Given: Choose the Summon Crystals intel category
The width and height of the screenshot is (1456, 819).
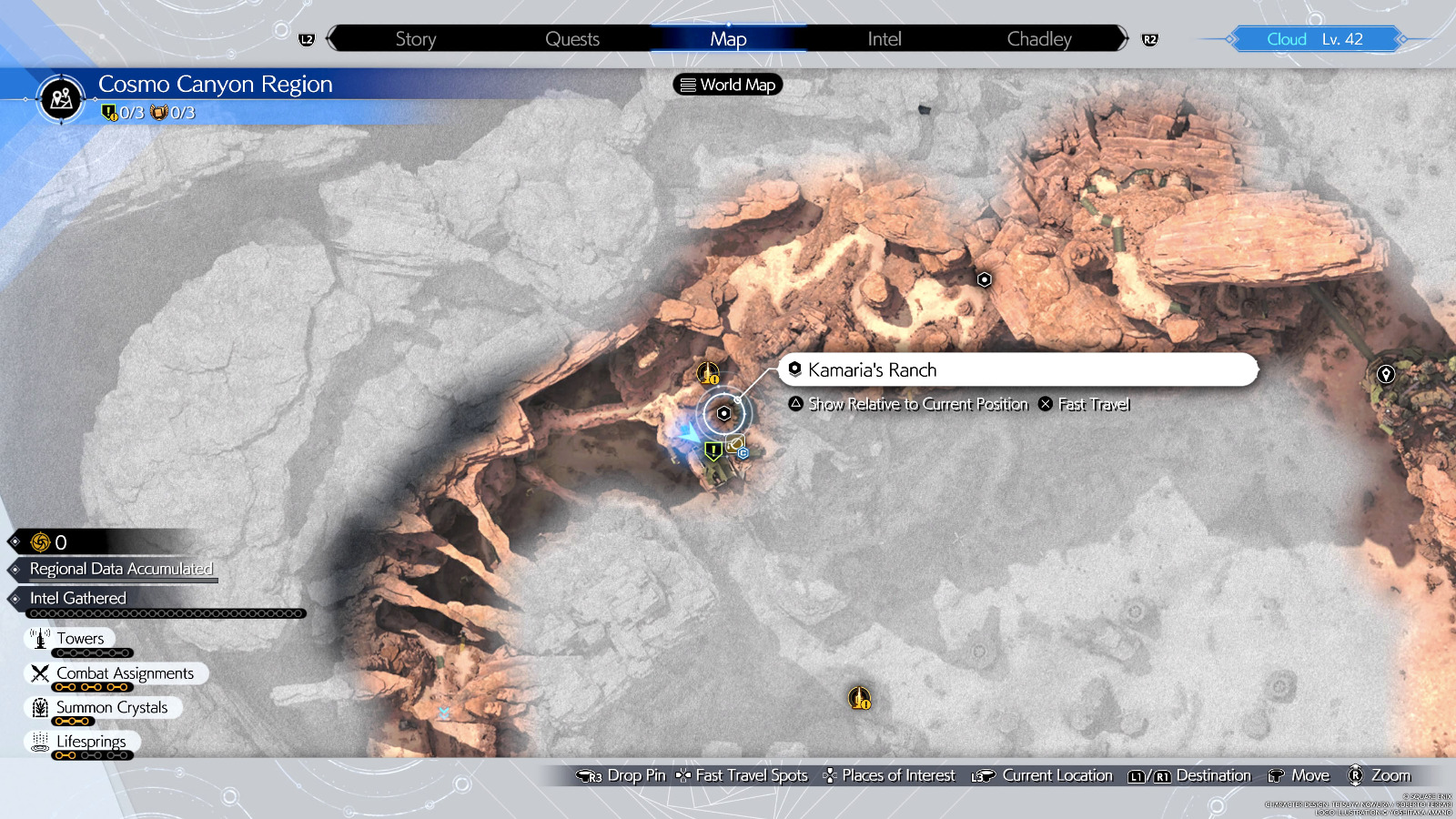Looking at the screenshot, I should pos(111,707).
